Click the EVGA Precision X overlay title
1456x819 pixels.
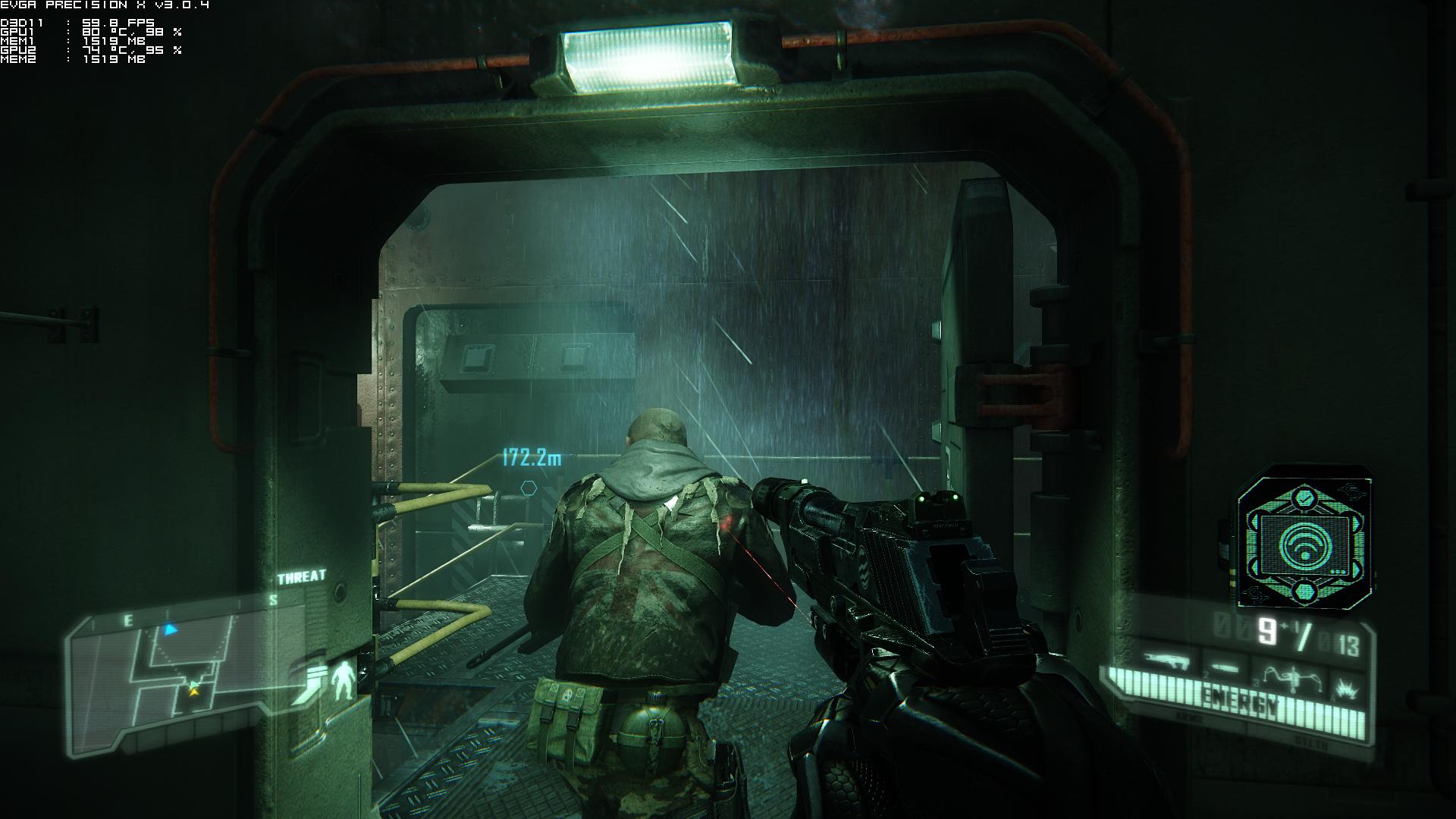pos(105,5)
